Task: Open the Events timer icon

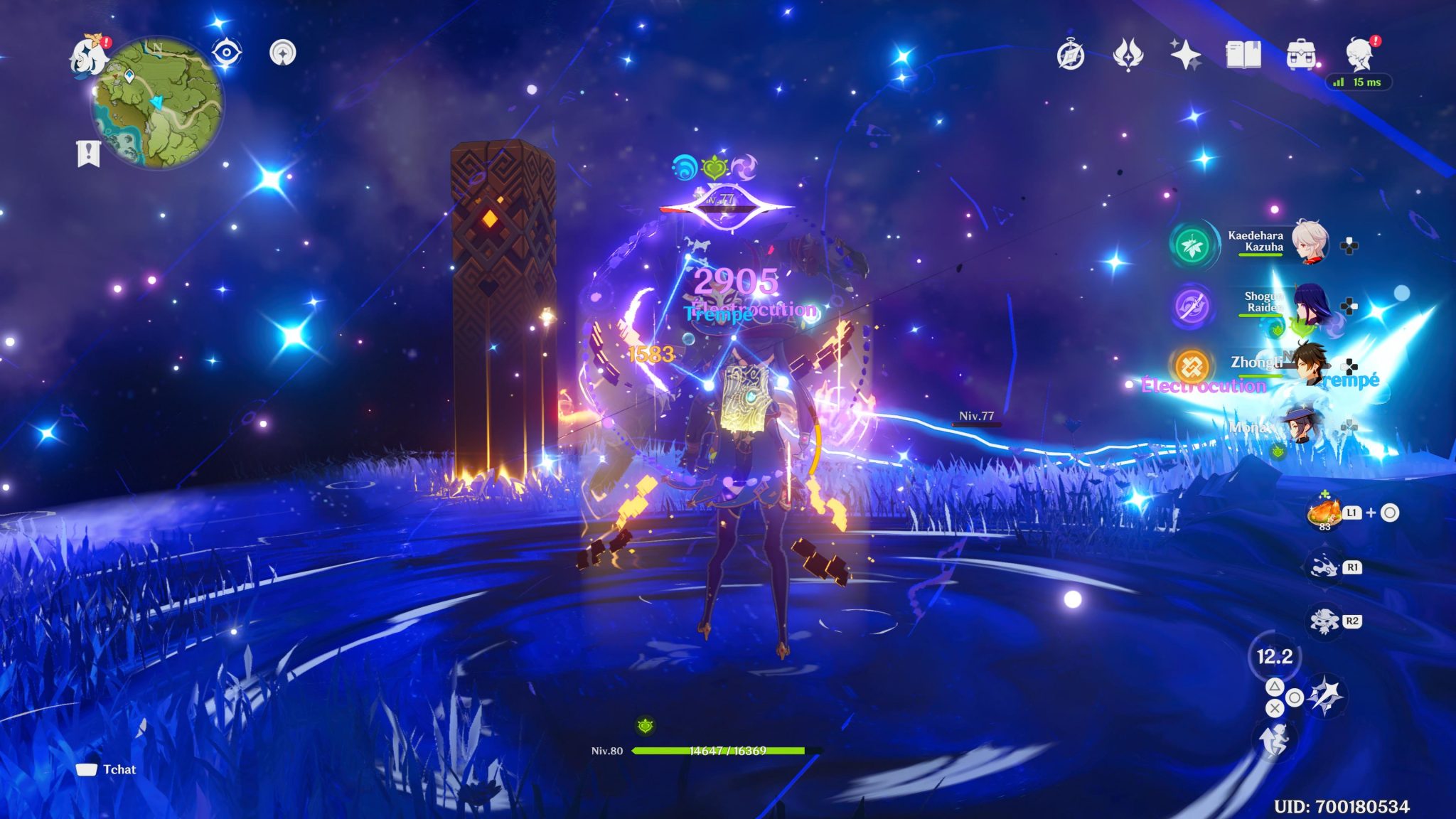Action: (x=1072, y=54)
